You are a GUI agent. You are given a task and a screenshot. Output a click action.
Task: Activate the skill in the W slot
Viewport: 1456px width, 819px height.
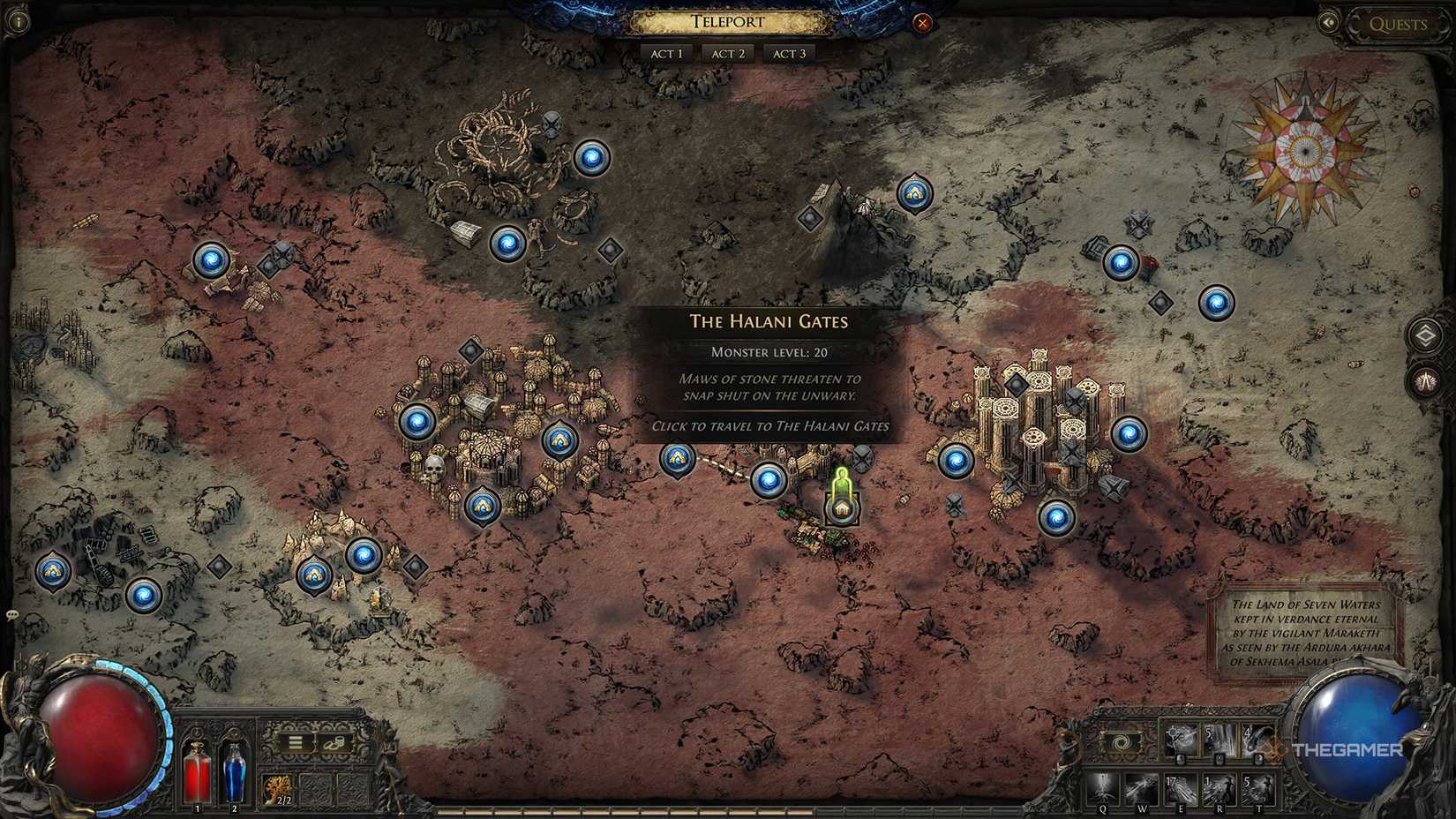tap(1142, 788)
